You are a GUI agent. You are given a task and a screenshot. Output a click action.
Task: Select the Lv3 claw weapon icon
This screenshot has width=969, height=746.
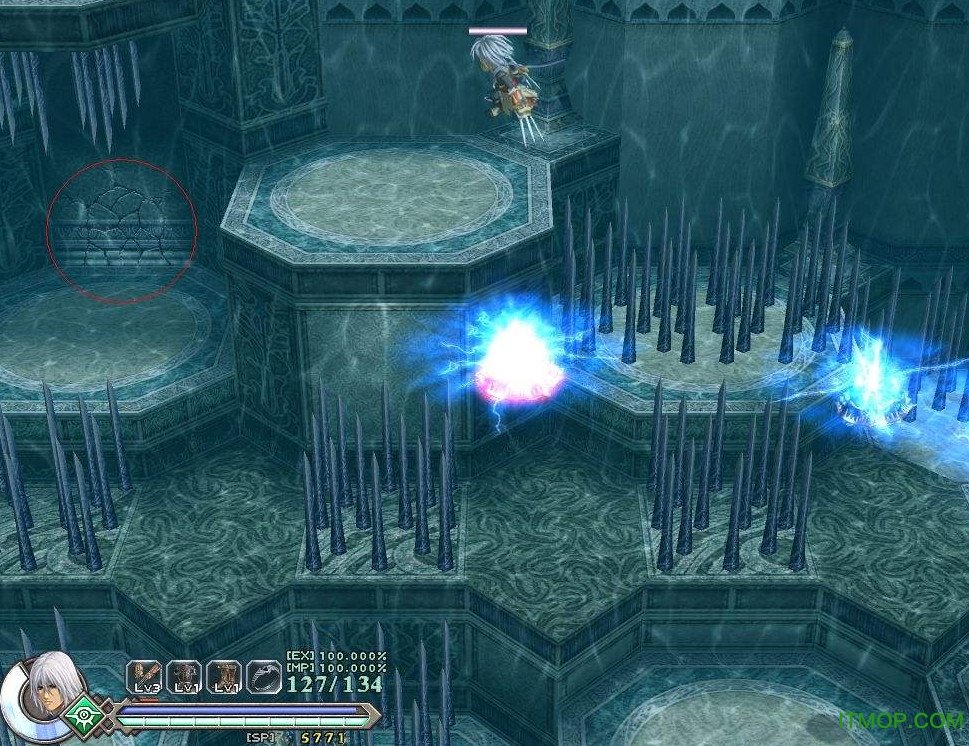pos(143,677)
